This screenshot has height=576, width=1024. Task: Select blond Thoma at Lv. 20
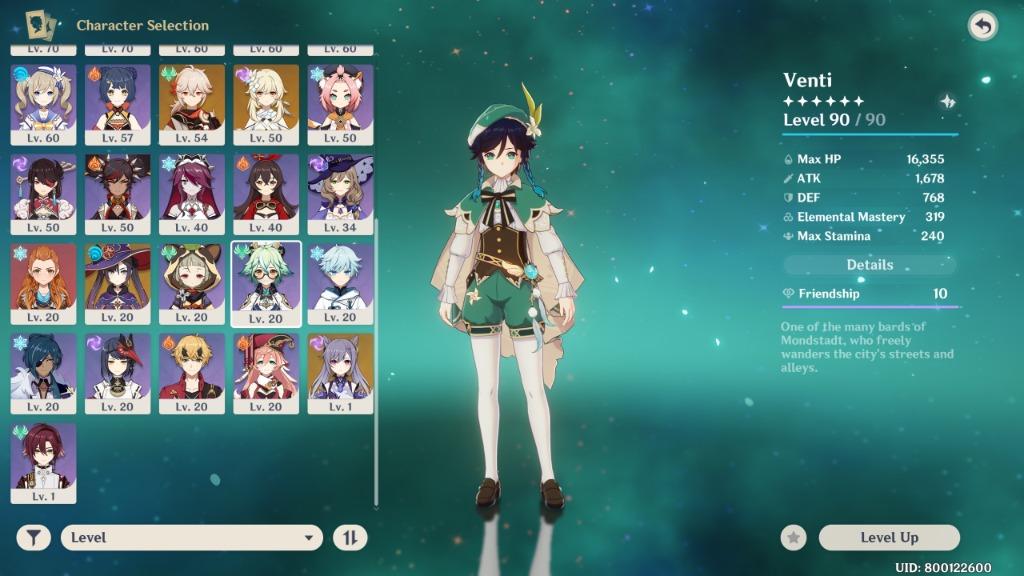(x=192, y=372)
